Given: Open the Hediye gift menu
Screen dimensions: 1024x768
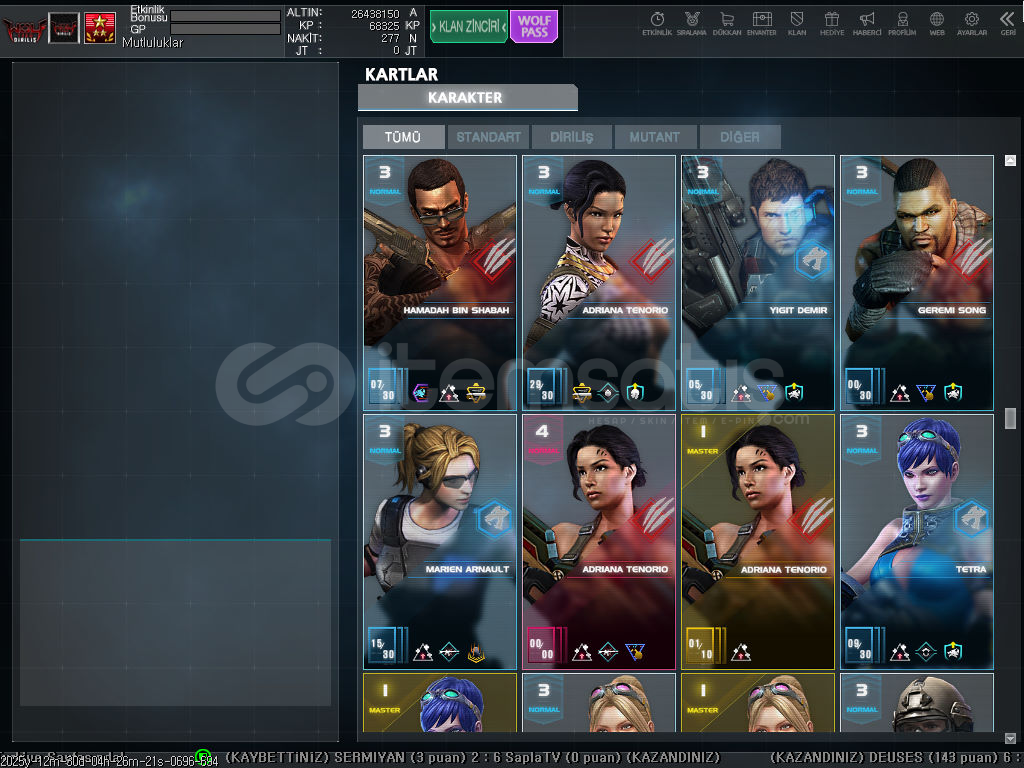Looking at the screenshot, I should (x=832, y=24).
